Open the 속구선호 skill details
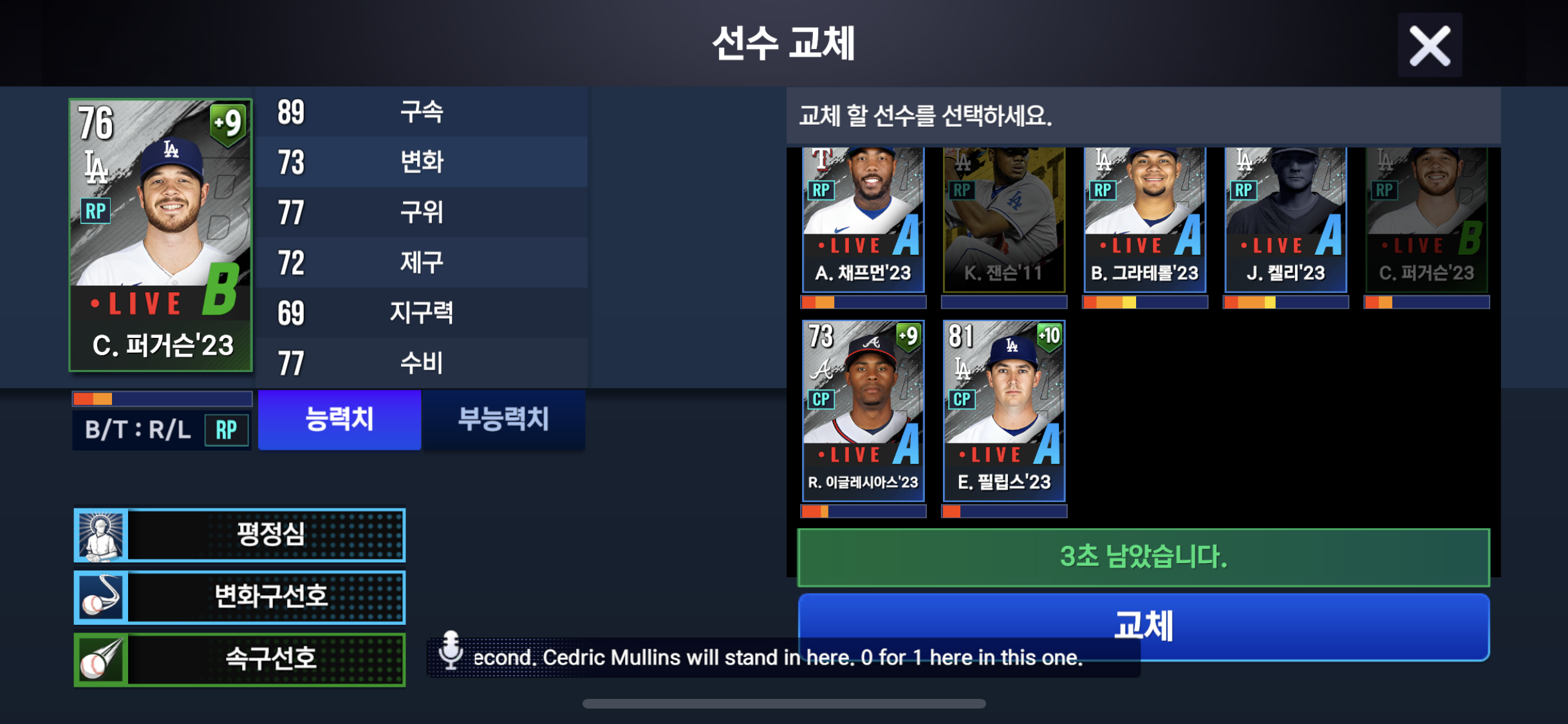The height and width of the screenshot is (724, 1568). [239, 659]
